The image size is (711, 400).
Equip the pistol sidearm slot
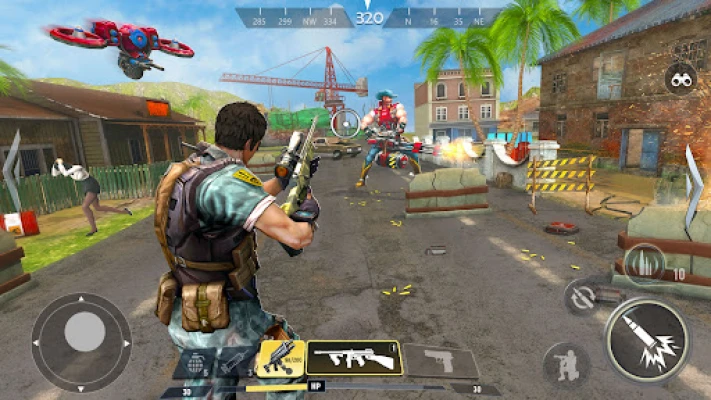coord(440,360)
